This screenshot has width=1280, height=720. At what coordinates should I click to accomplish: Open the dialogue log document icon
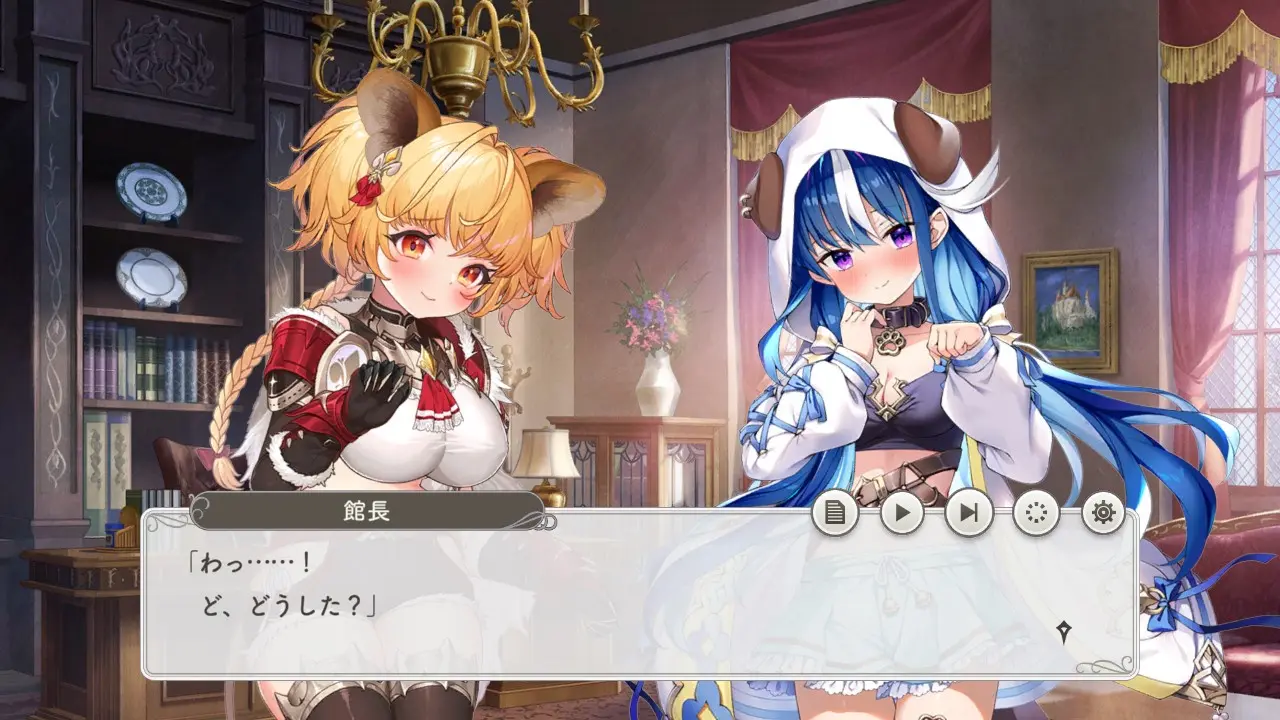click(x=835, y=513)
